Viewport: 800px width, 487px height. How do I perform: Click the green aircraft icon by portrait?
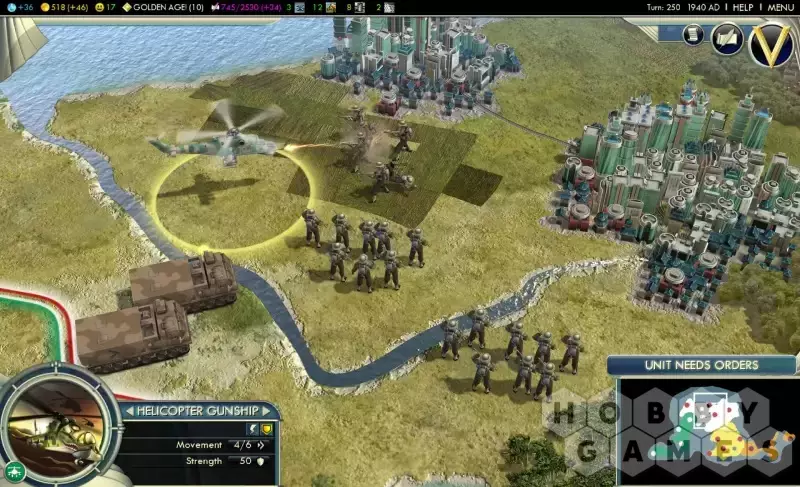click(x=14, y=470)
